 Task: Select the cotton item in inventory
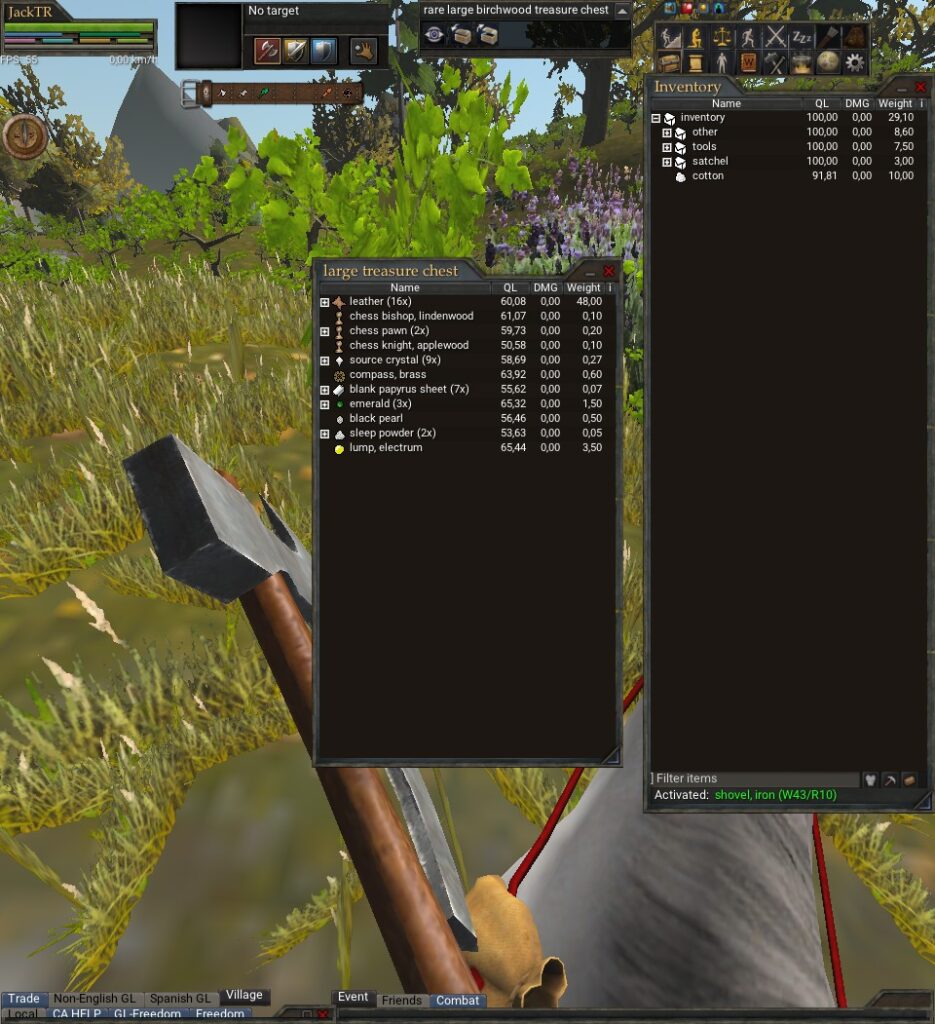coord(707,176)
